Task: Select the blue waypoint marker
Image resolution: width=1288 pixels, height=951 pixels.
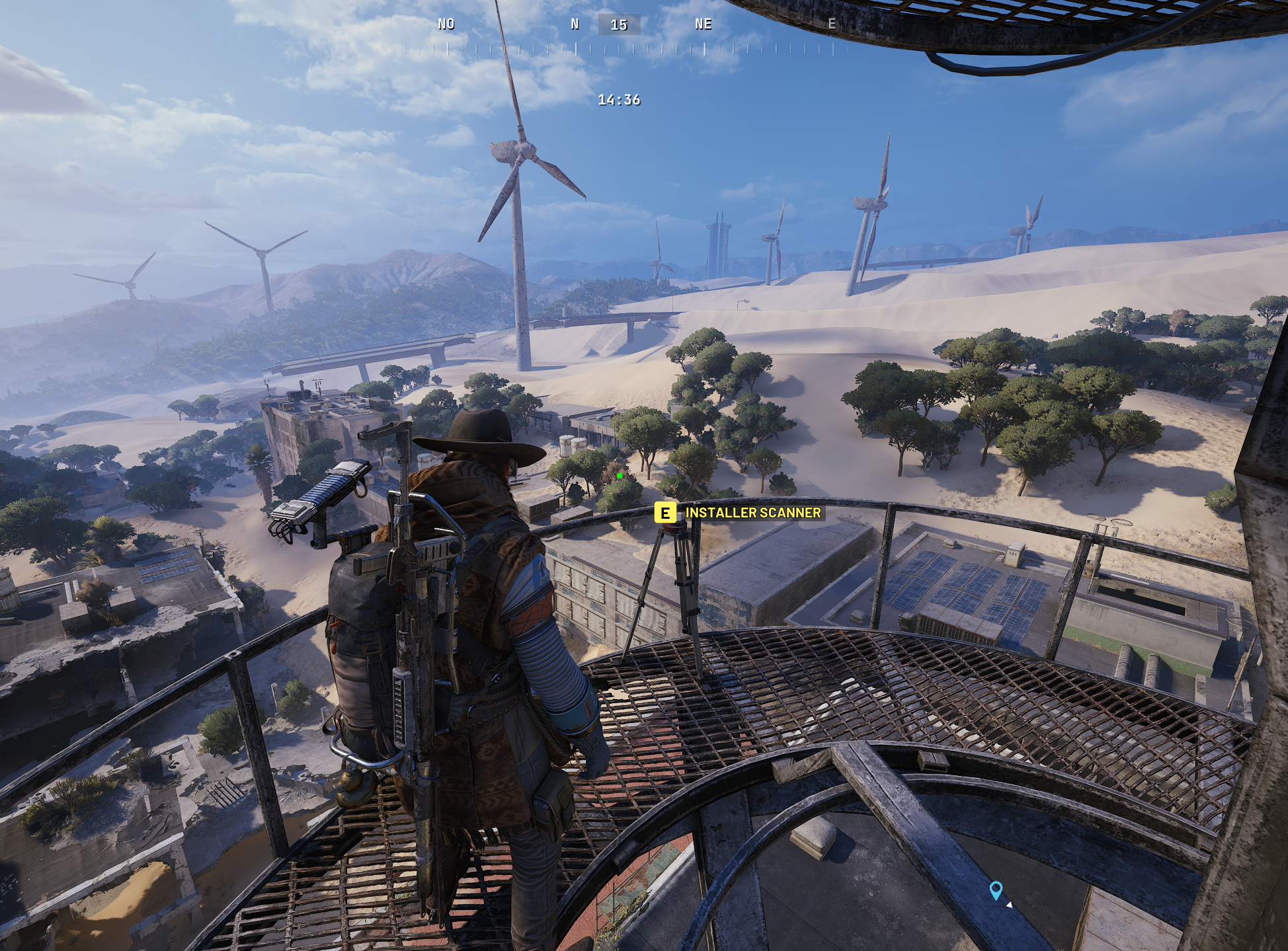Action: (995, 890)
